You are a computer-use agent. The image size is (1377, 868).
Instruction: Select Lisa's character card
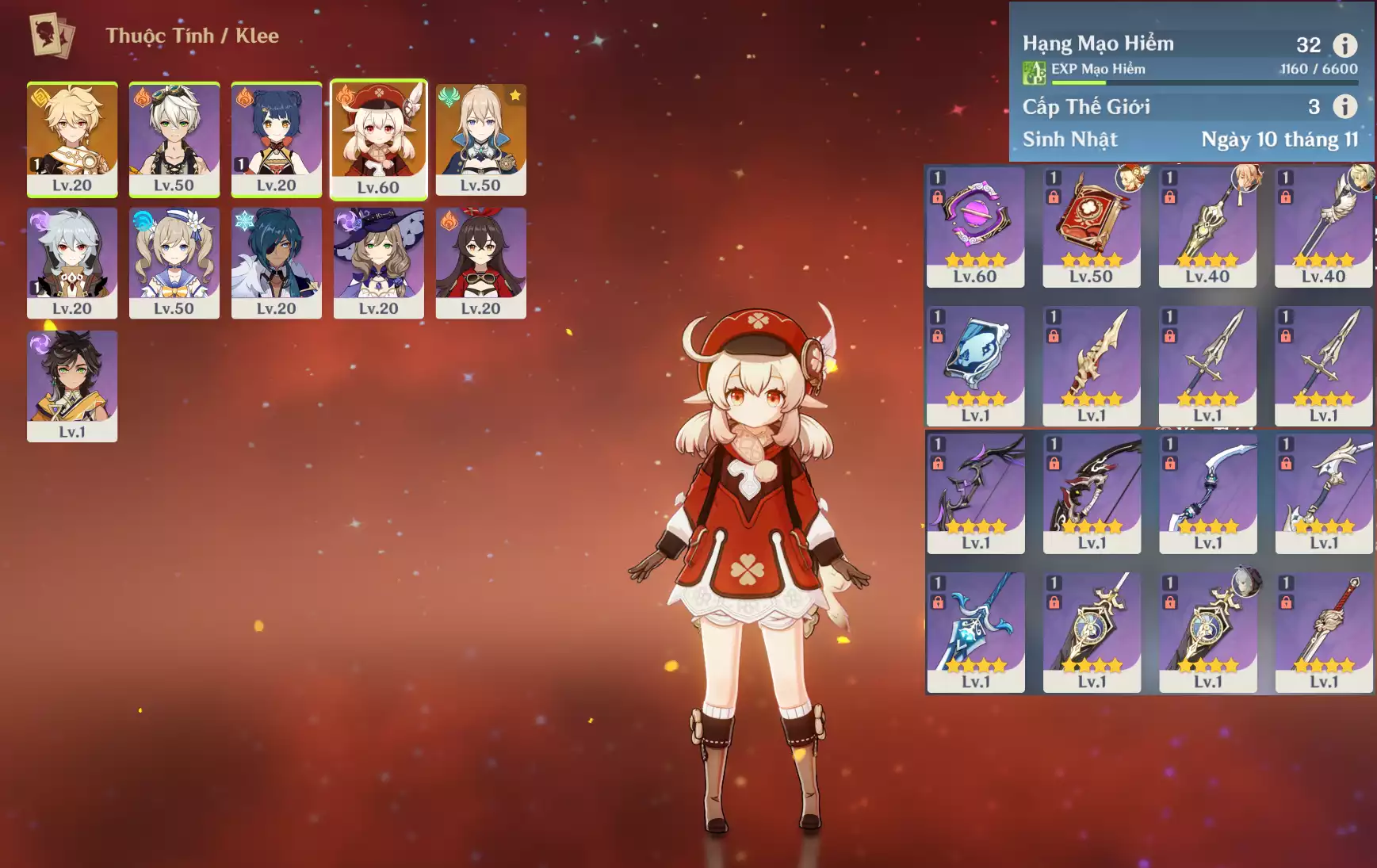tap(378, 262)
